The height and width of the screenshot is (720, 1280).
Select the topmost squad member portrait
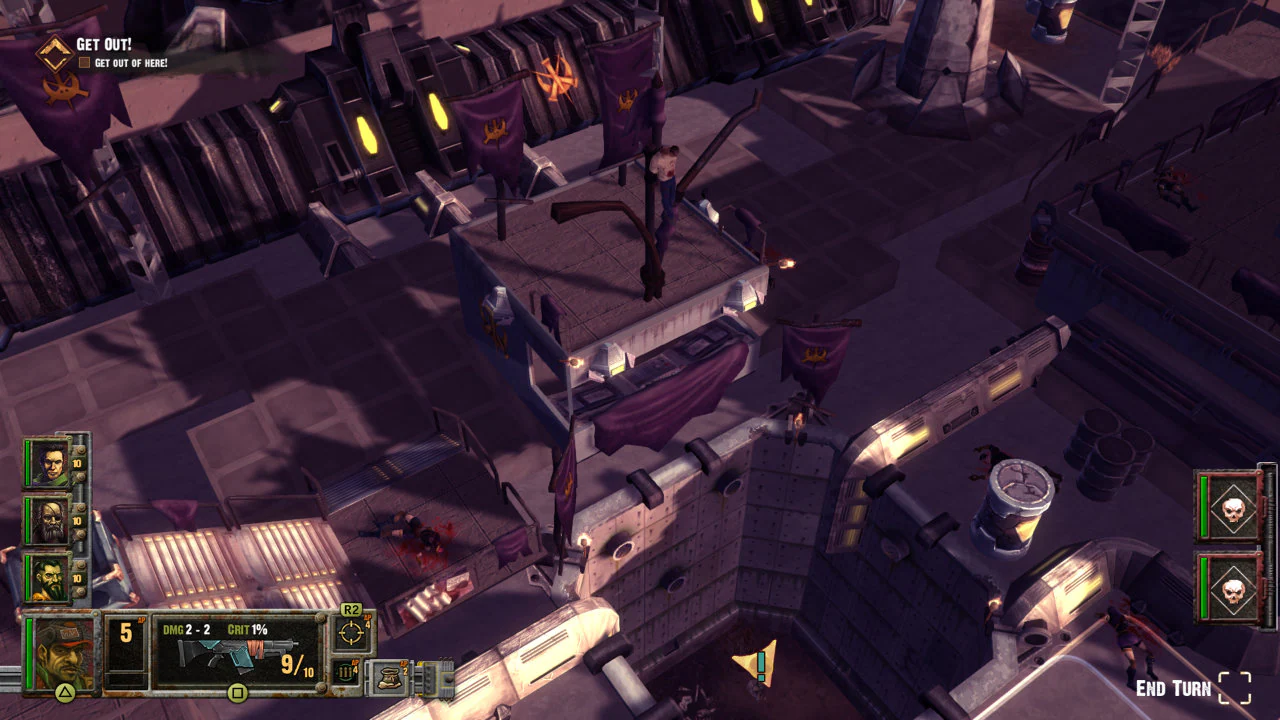click(52, 464)
